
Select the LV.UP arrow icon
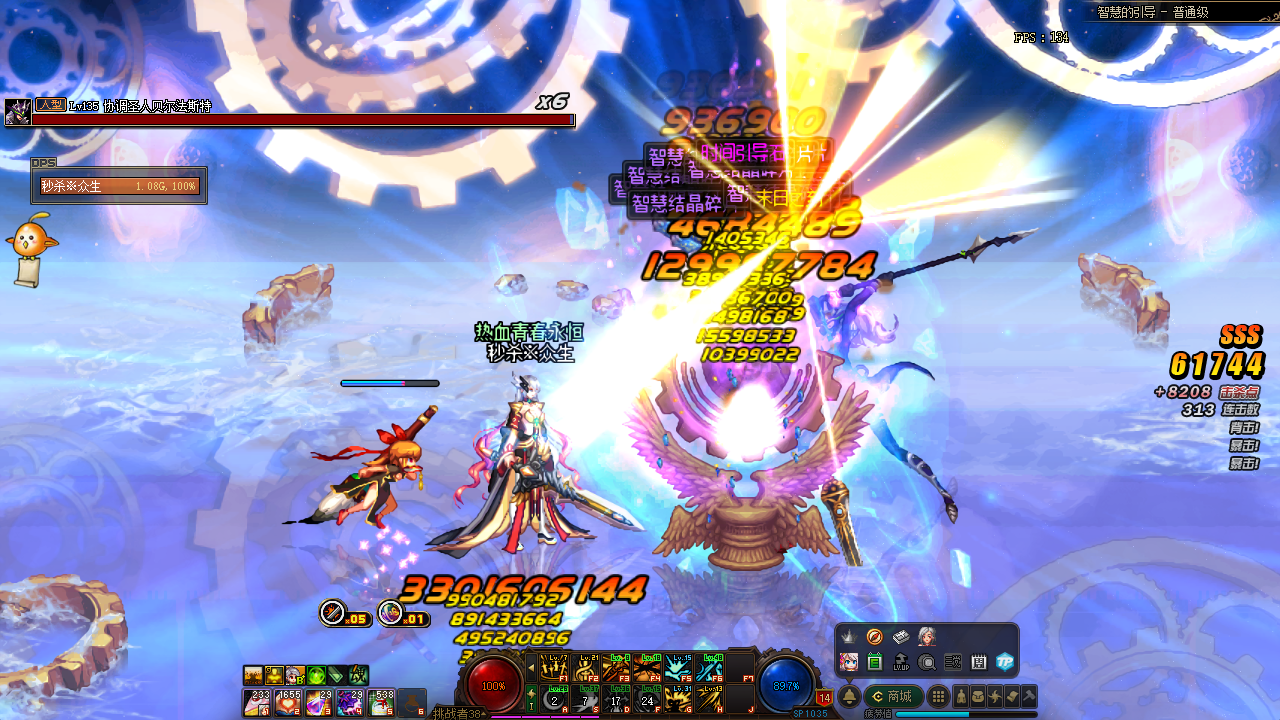click(901, 661)
